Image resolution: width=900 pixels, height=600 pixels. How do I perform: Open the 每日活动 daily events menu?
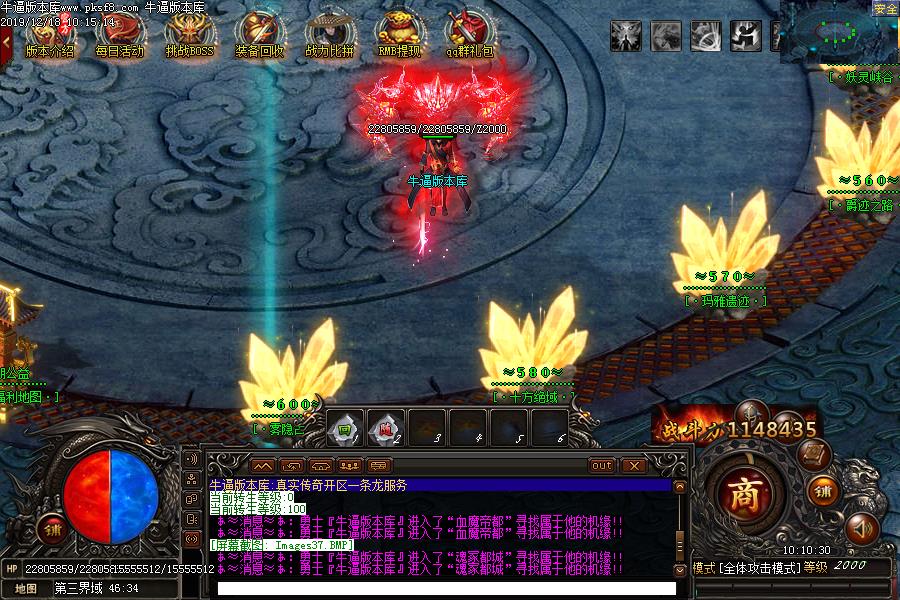(x=119, y=33)
